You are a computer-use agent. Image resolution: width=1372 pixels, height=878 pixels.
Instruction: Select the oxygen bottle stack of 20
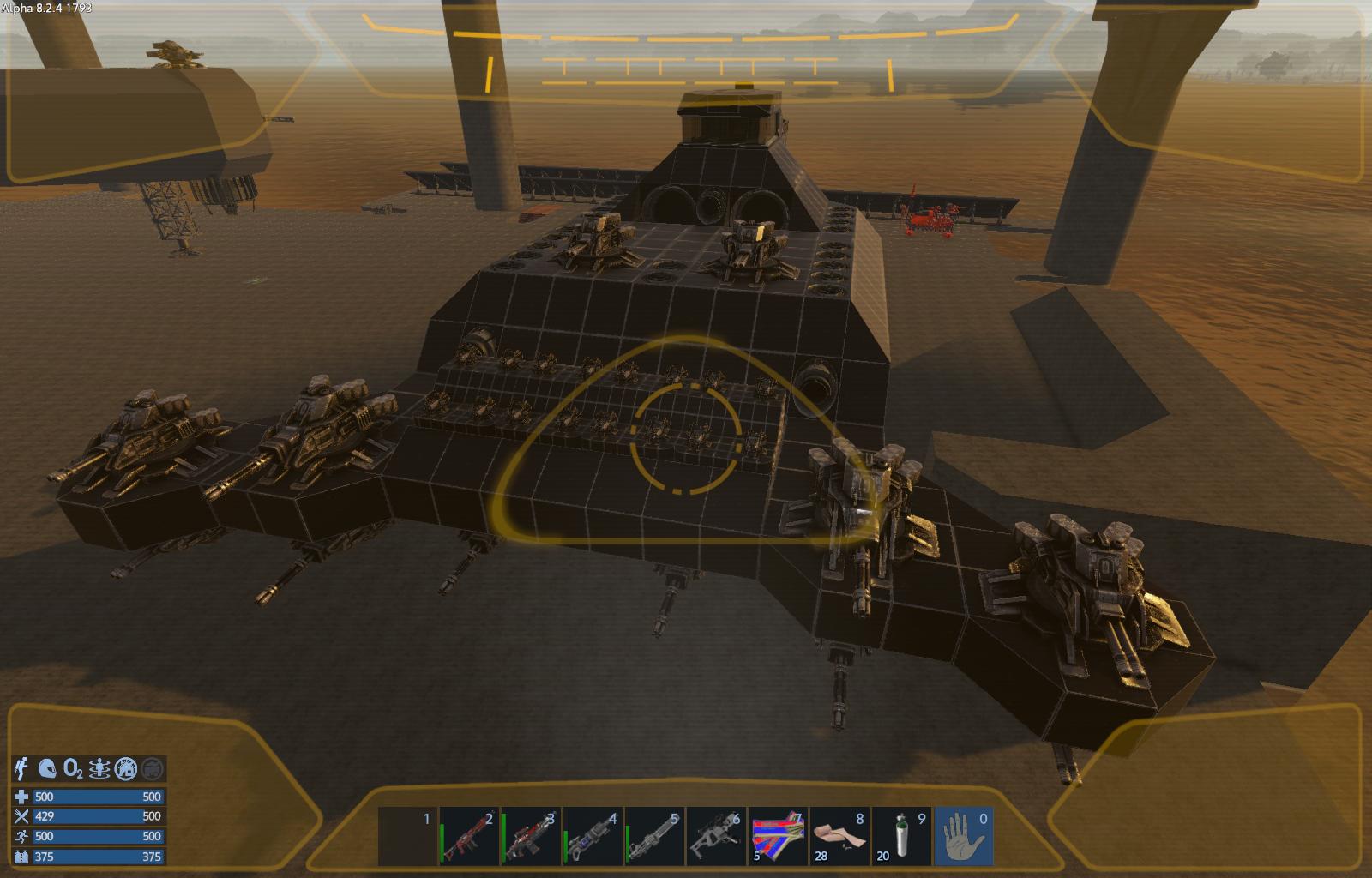[901, 838]
